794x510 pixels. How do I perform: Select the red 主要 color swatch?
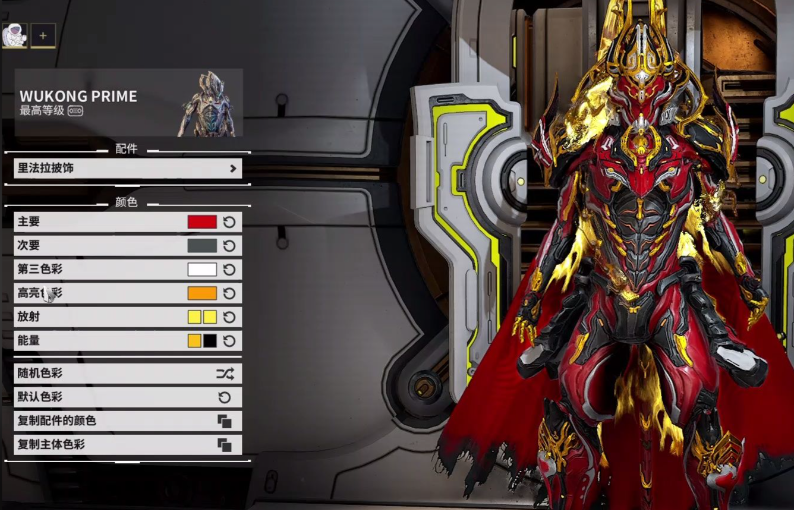pos(202,222)
